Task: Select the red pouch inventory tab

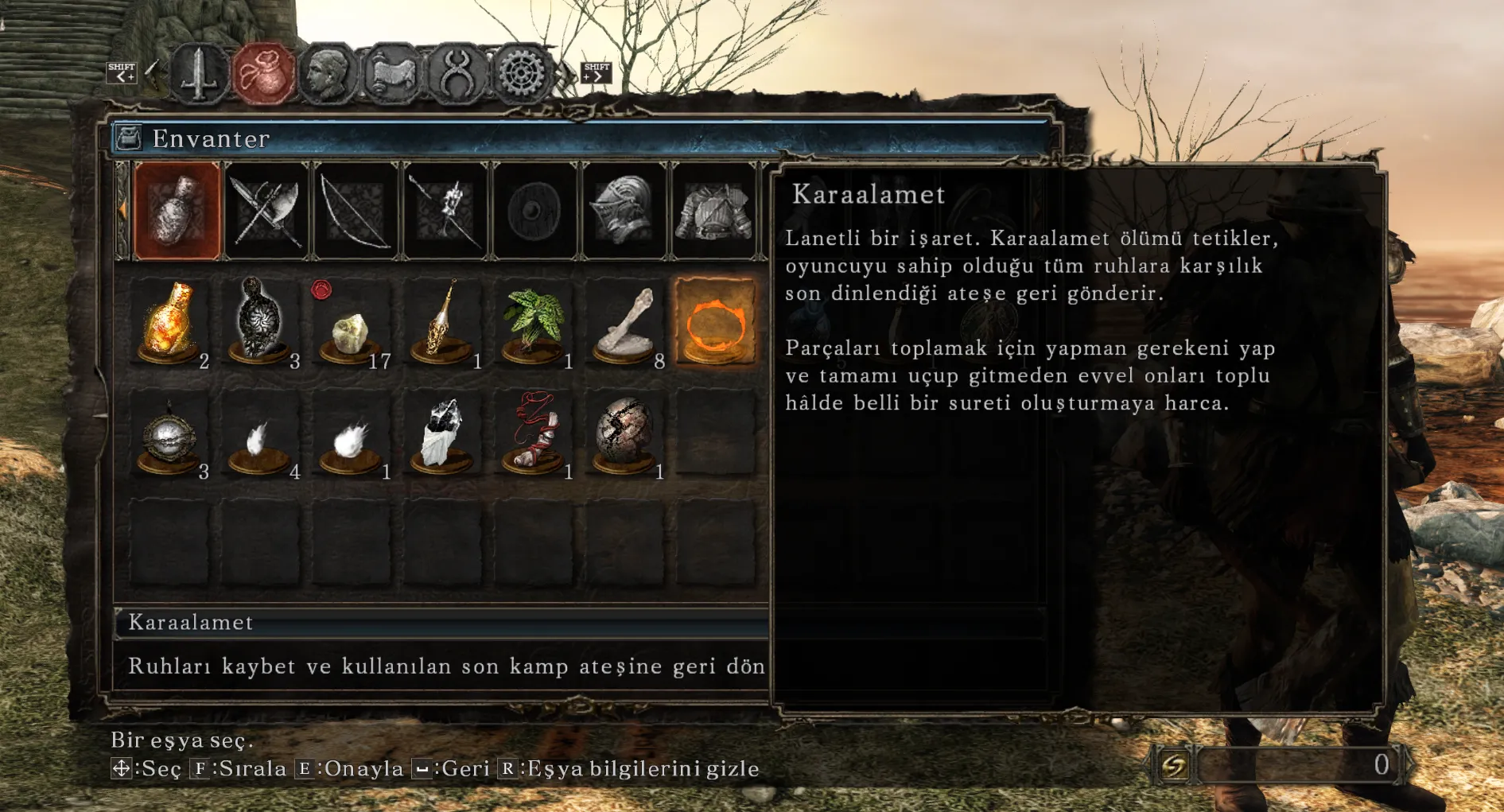Action: (263, 75)
